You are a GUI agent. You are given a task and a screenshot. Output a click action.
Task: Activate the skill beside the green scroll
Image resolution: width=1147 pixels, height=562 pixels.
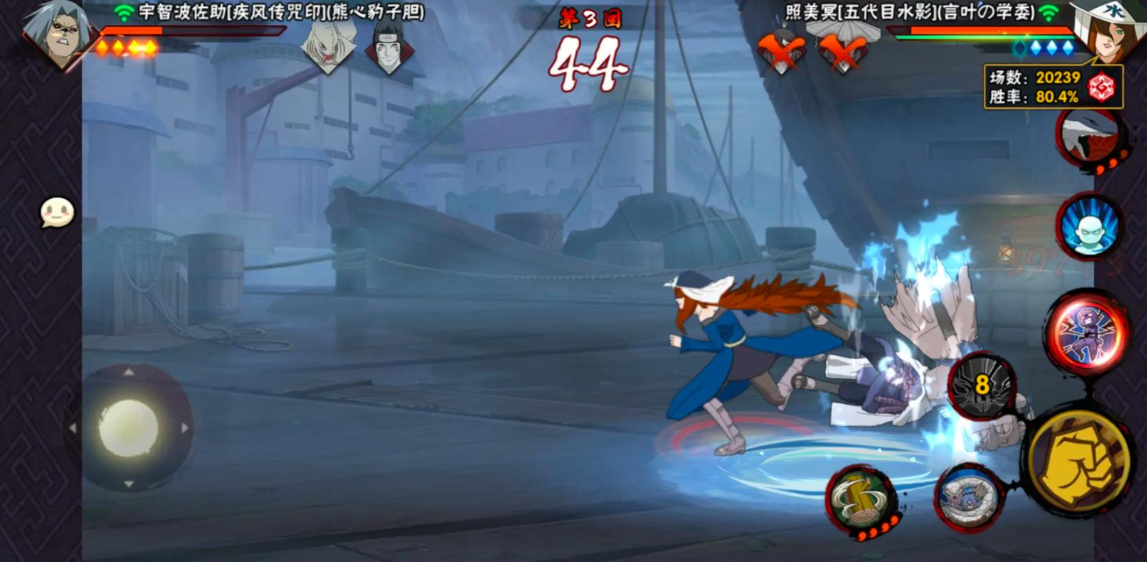pyautogui.click(x=967, y=496)
